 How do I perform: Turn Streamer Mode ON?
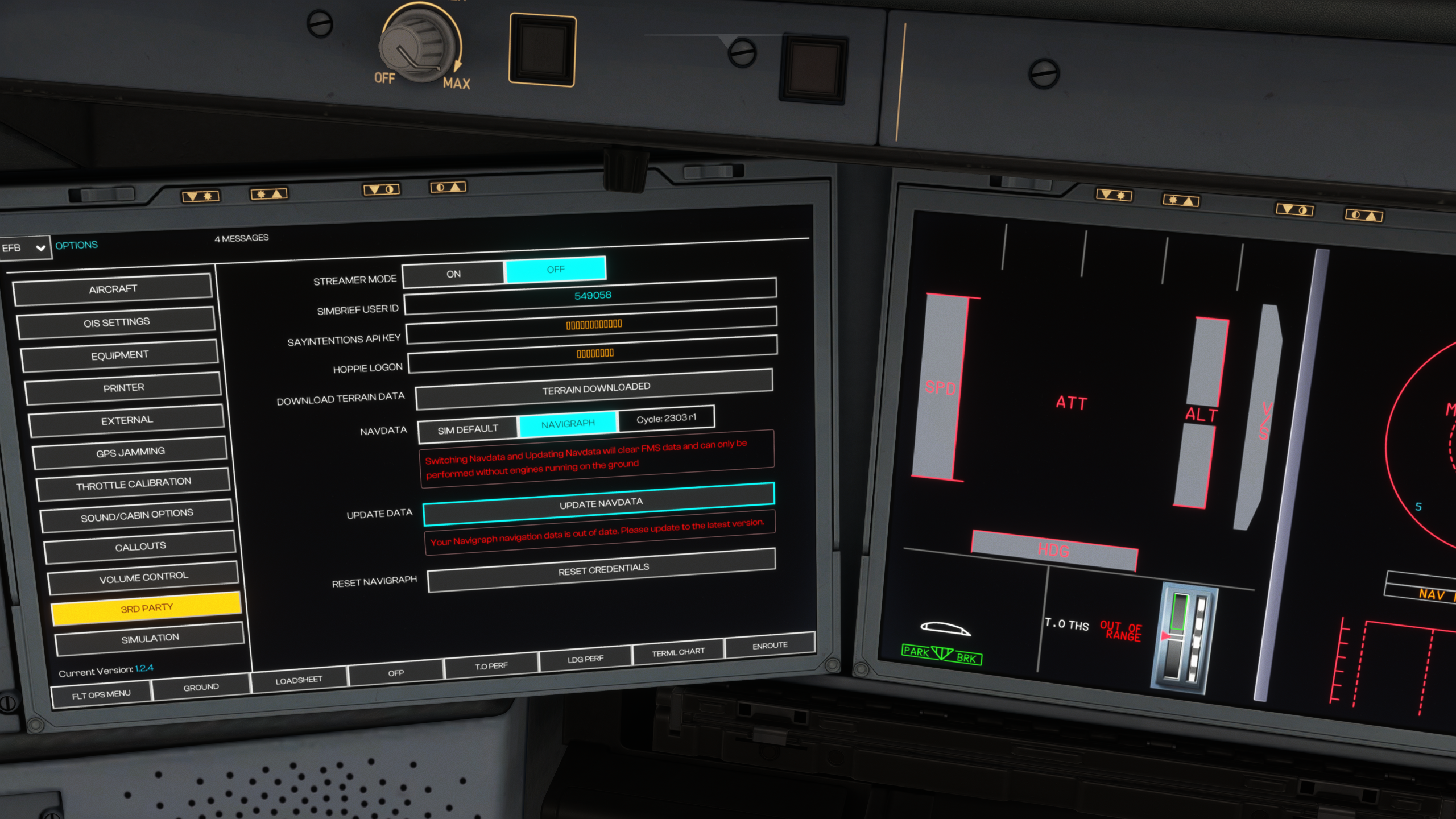point(453,274)
